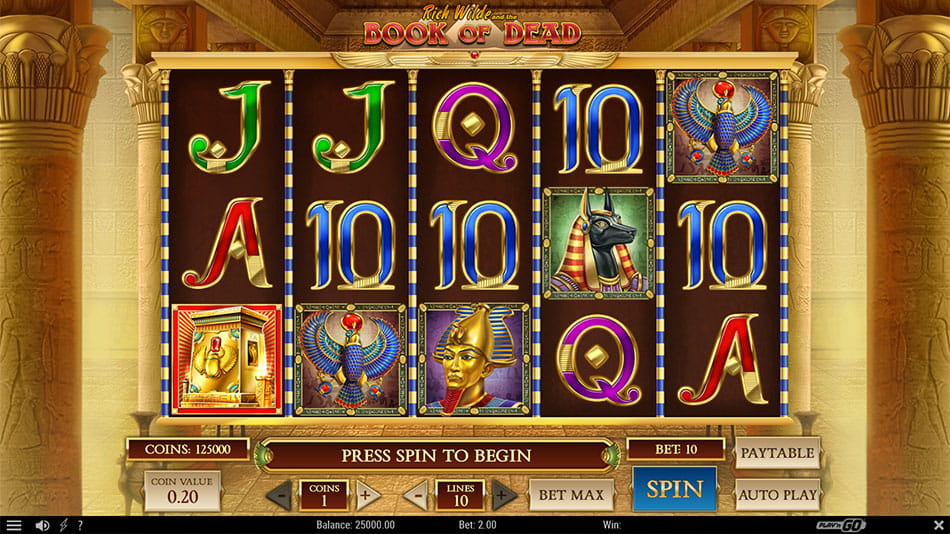This screenshot has height=534, width=950.
Task: Increase the number of lines with the right arrow
Action: point(504,494)
